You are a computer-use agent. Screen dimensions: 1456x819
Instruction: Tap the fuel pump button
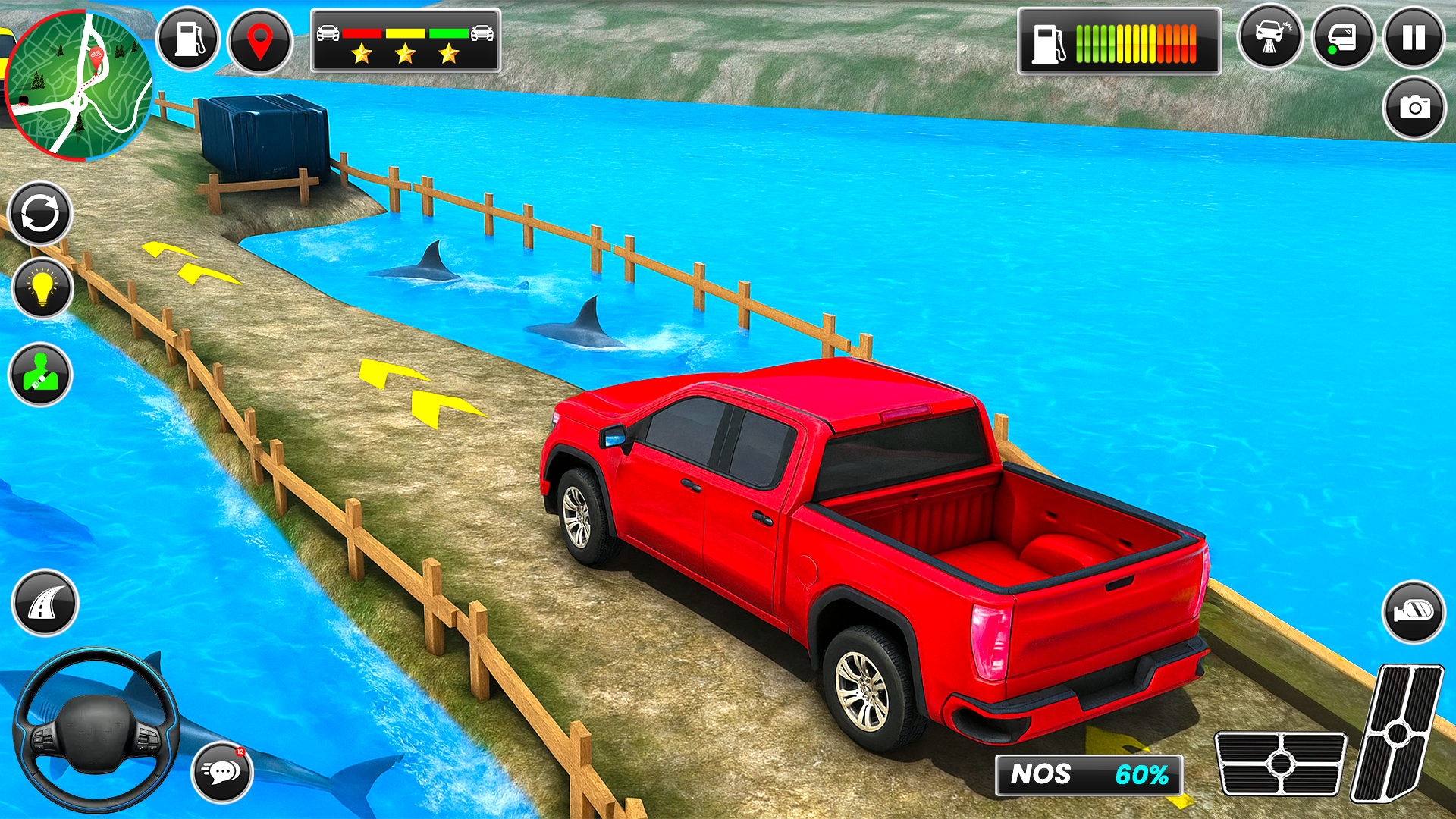point(188,39)
